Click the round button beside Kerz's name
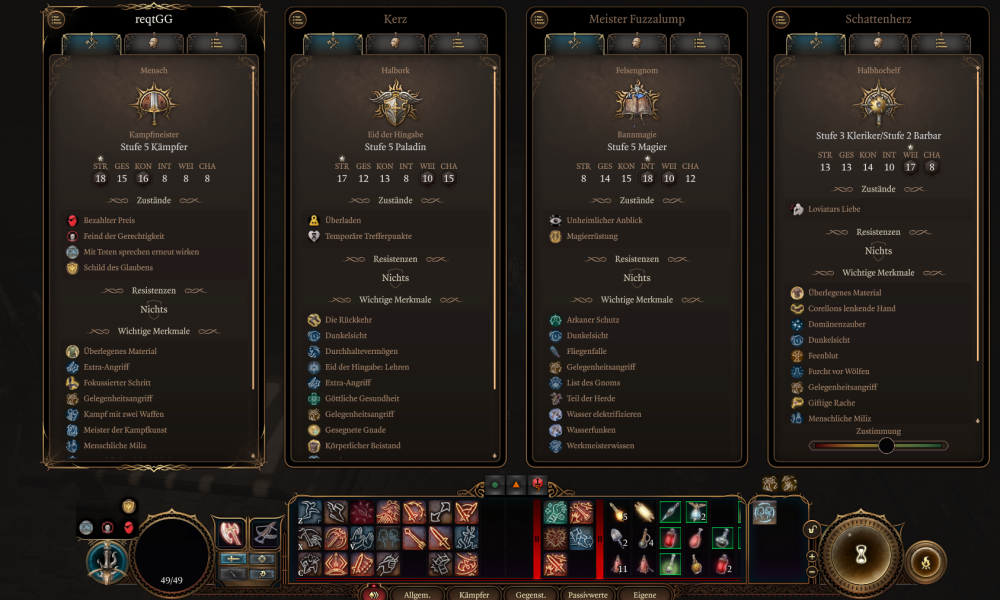Screen dimensions: 1000x600 (x=297, y=19)
